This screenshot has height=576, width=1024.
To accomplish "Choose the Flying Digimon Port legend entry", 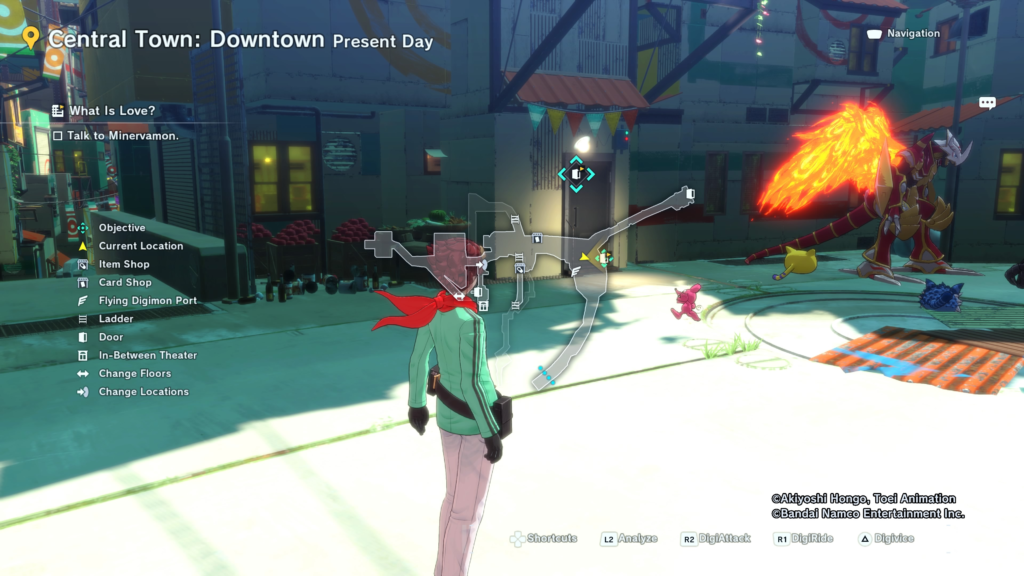I will pos(147,301).
